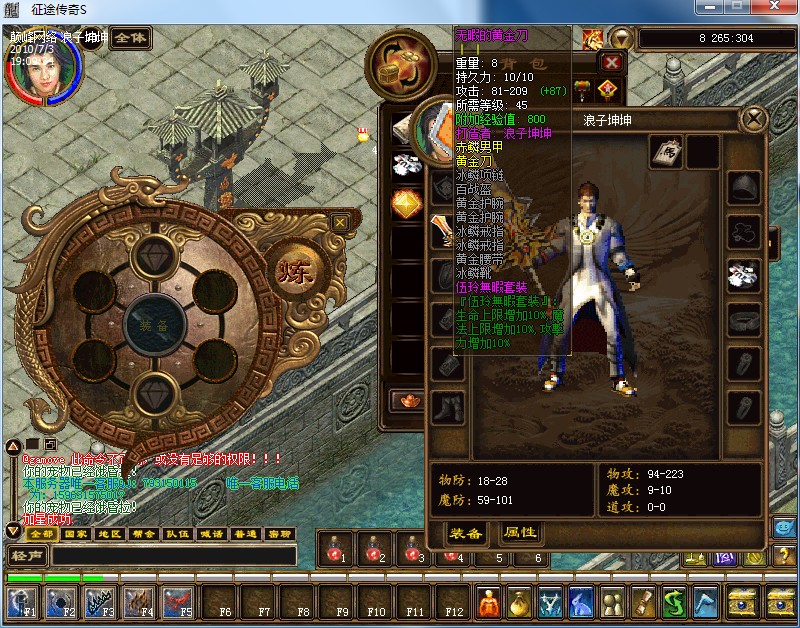Close the character equipment panel
Viewport: 800px width, 628px height.
752,120
